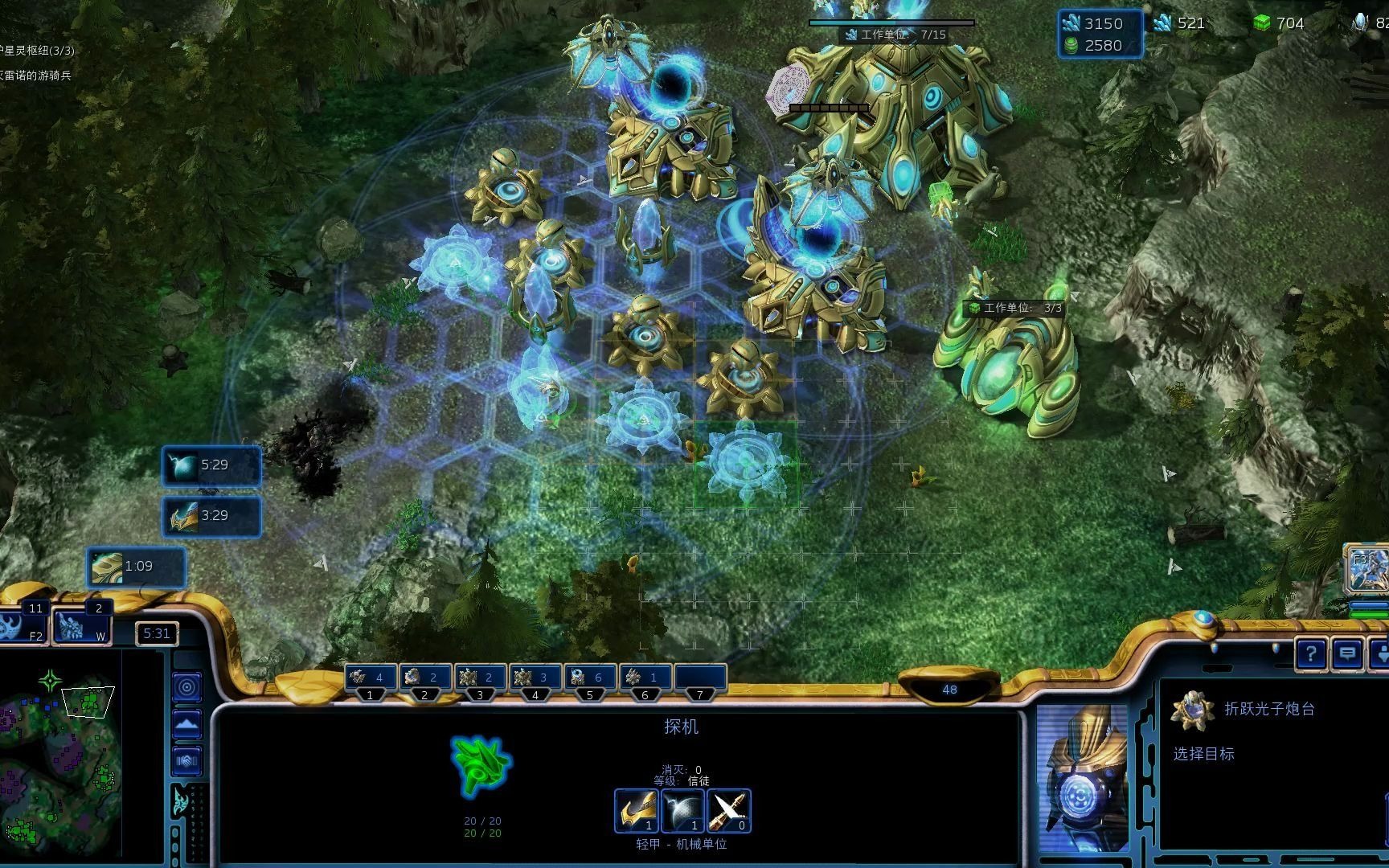Inspect the ground weapons upgrade icon
1389x868 pixels.
[x=636, y=810]
